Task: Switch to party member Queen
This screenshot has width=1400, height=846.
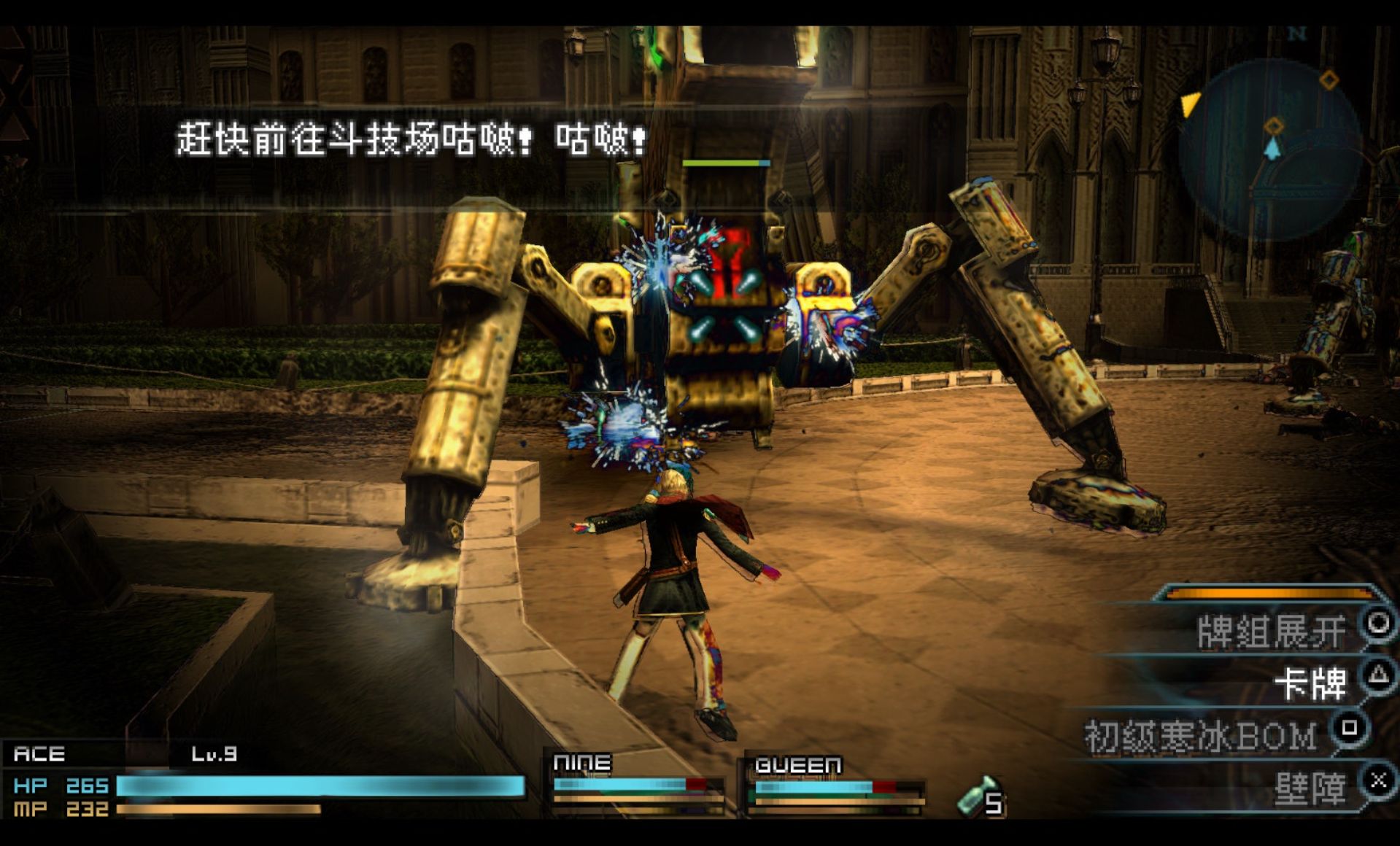Action: (835, 785)
